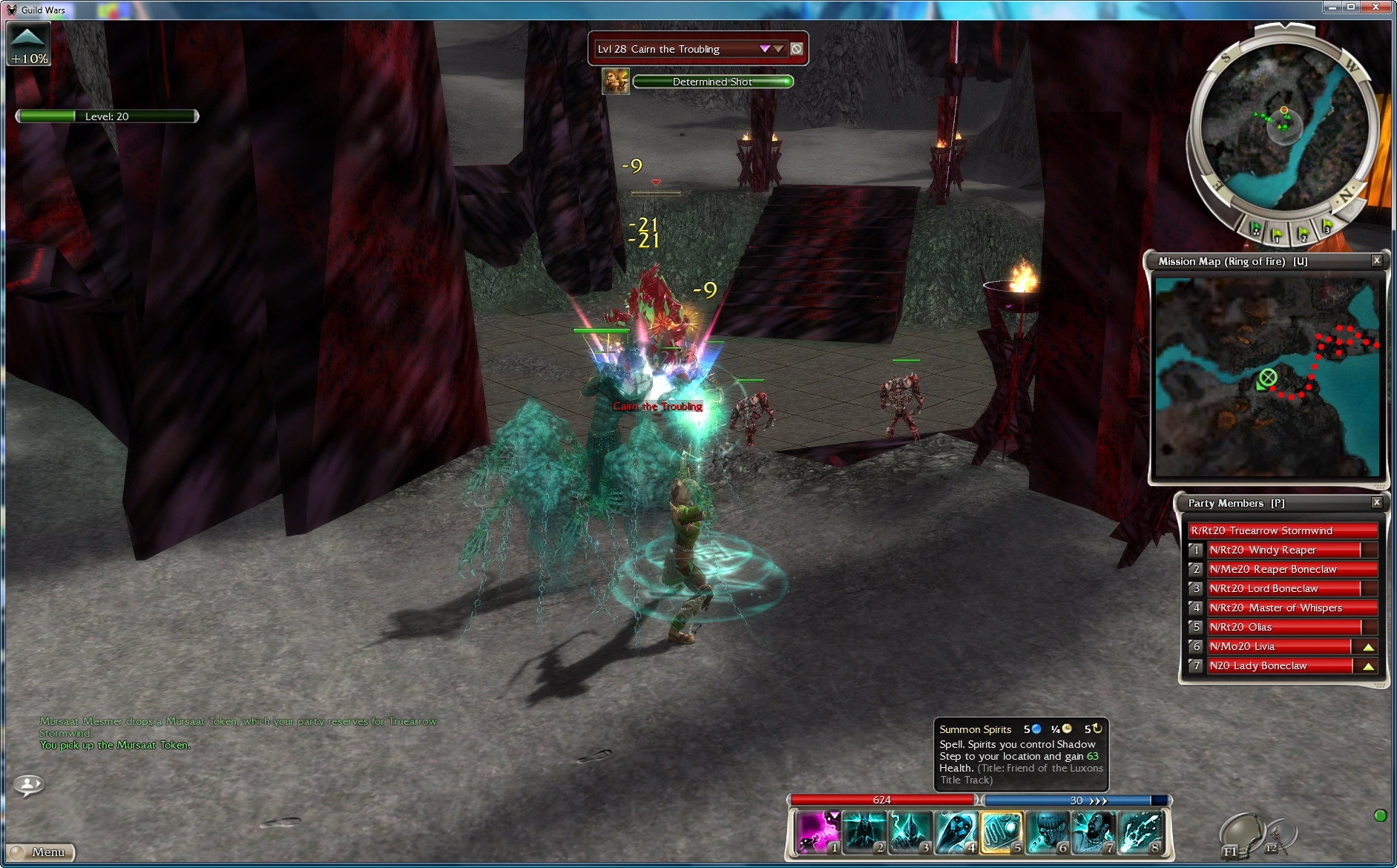Screen dimensions: 1397x868
Task: Close the Mission Map window
Action: (1377, 260)
